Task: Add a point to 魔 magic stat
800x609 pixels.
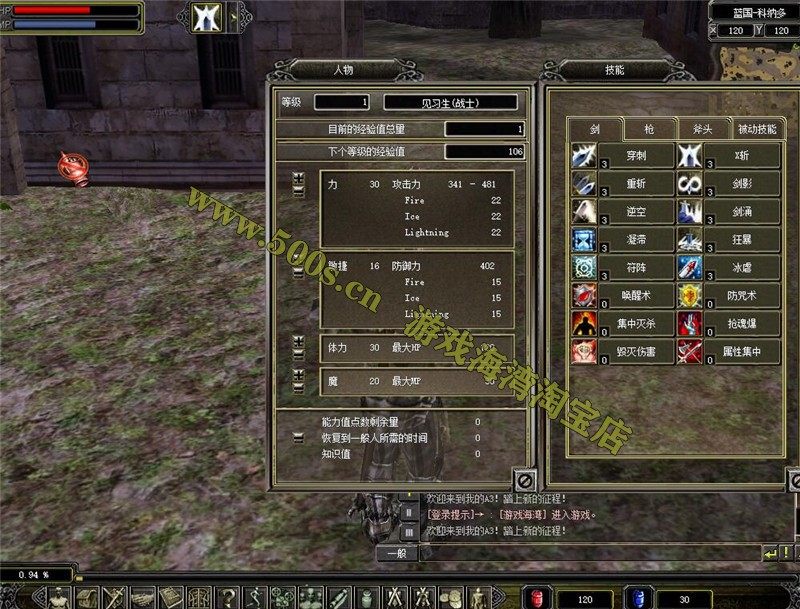Action: pyautogui.click(x=299, y=374)
